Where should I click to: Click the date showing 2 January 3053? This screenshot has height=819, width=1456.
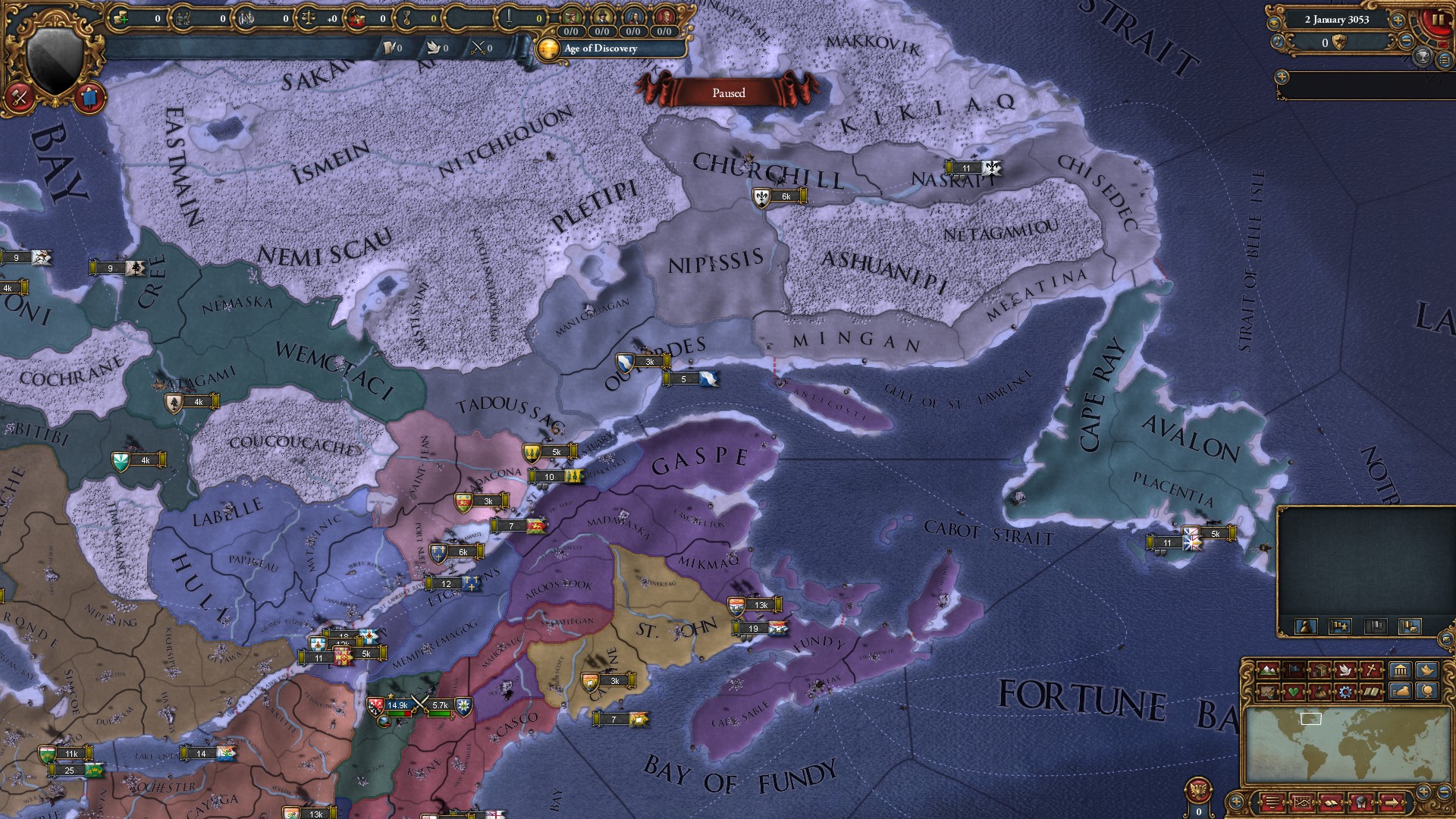[x=1337, y=20]
